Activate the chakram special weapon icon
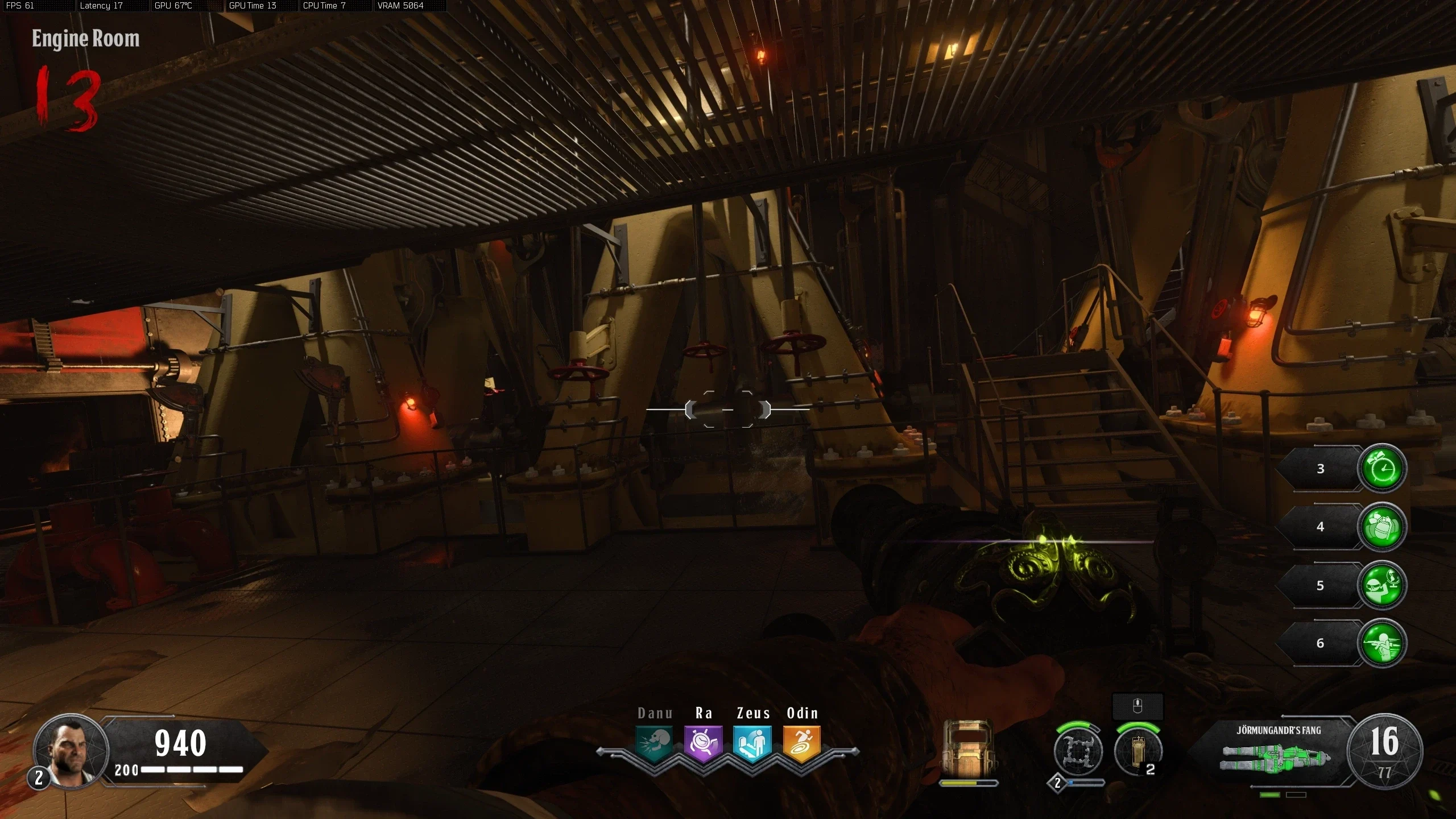 pos(1078,752)
